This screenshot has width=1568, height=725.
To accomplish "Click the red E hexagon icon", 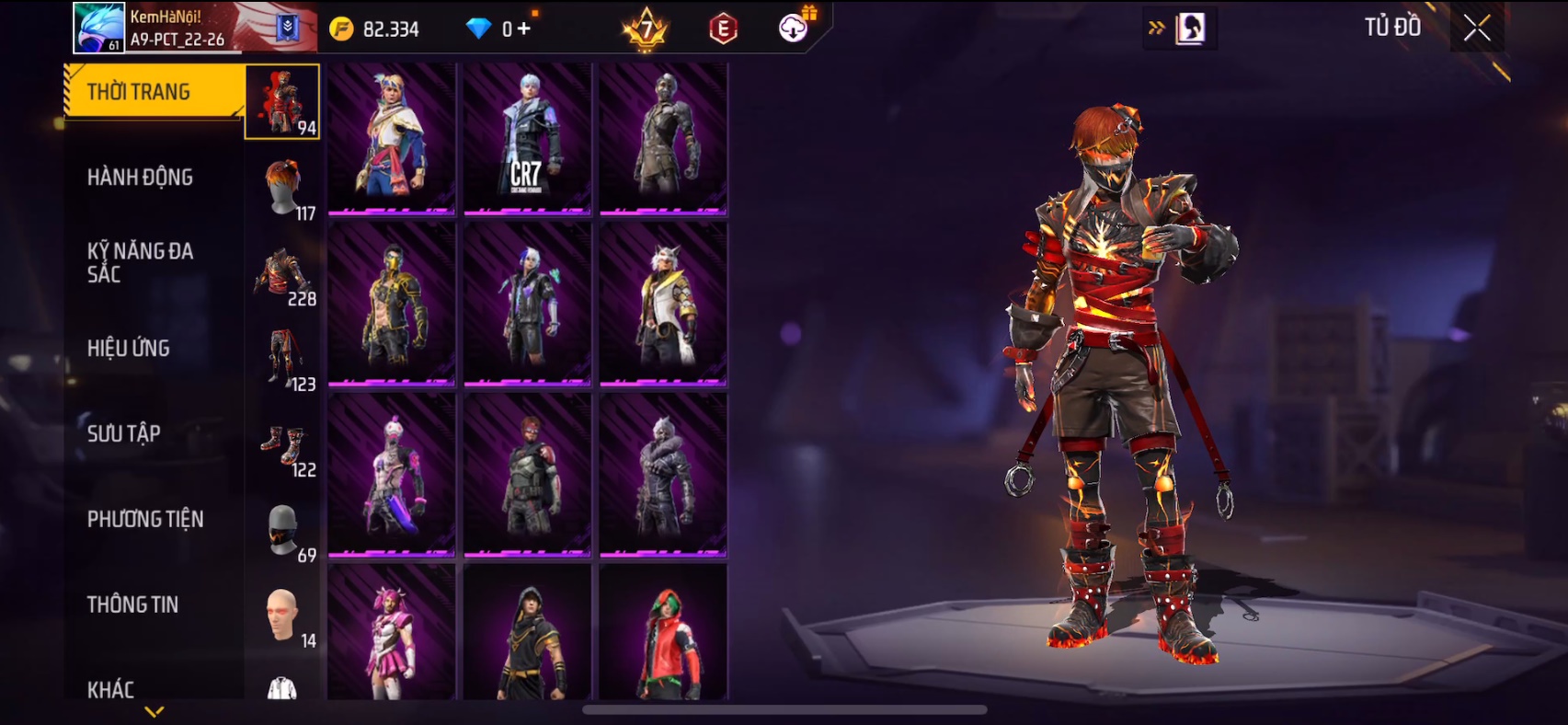I will click(724, 29).
